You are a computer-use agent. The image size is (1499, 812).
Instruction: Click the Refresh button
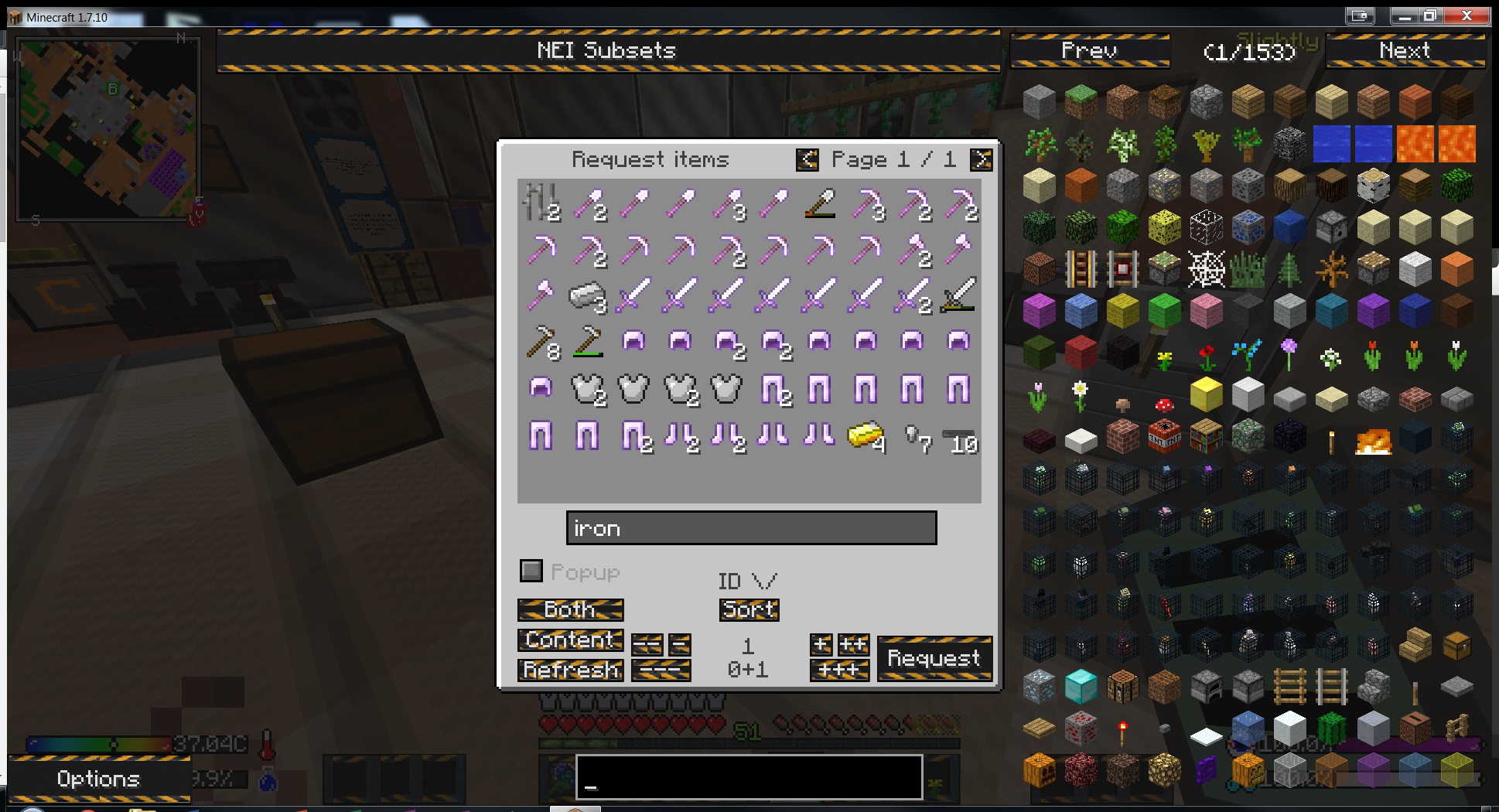tap(571, 670)
